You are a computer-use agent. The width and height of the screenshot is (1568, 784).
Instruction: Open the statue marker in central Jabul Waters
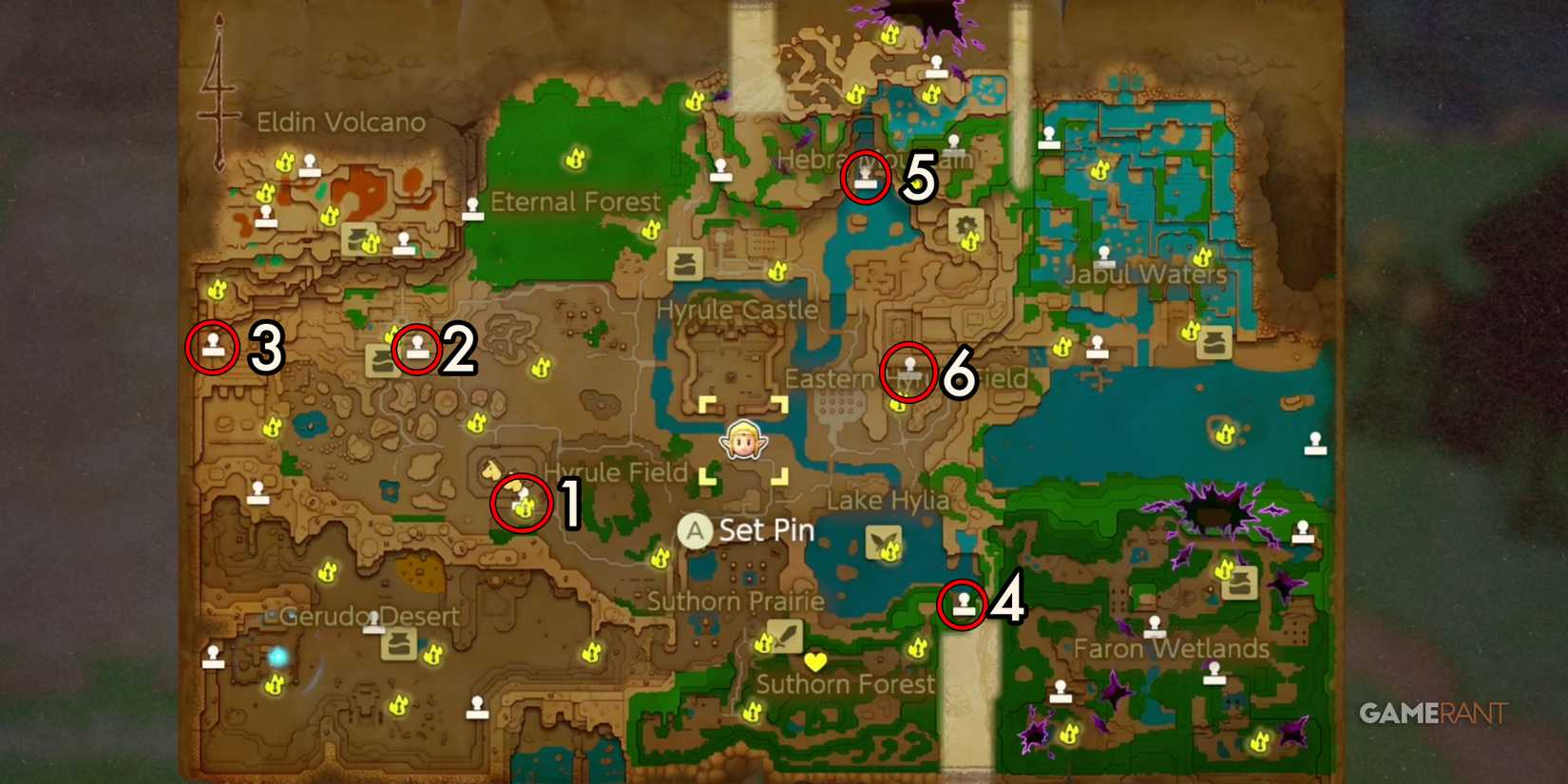tap(1102, 255)
